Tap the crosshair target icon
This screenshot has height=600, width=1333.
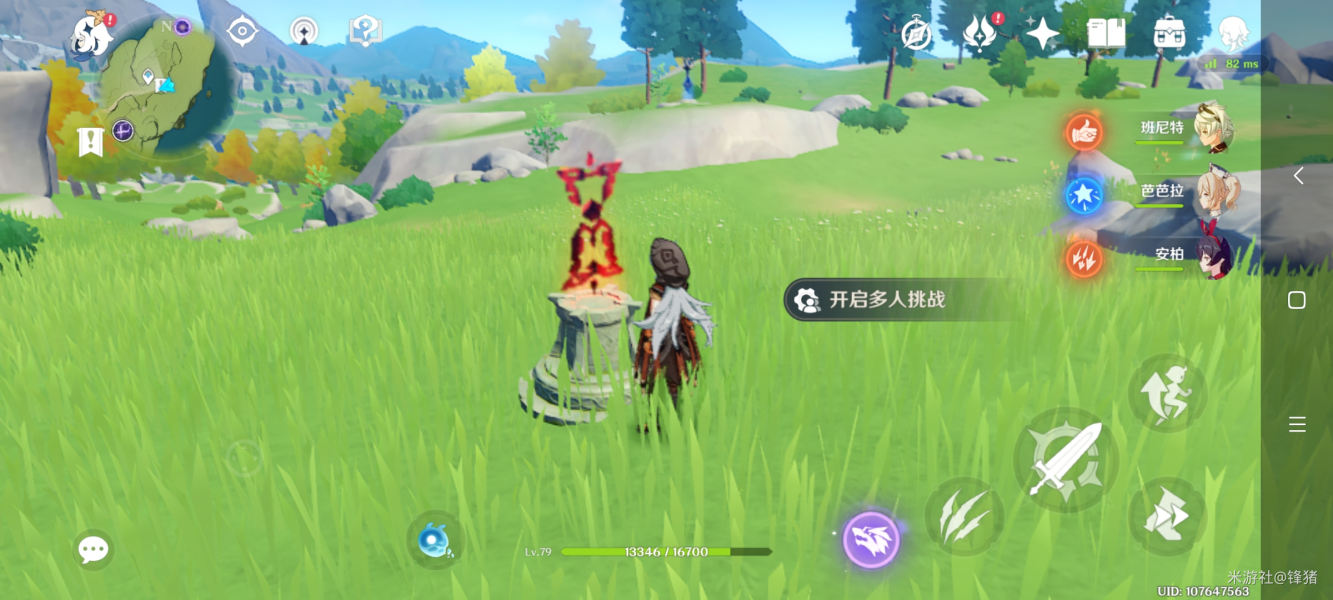click(x=242, y=32)
